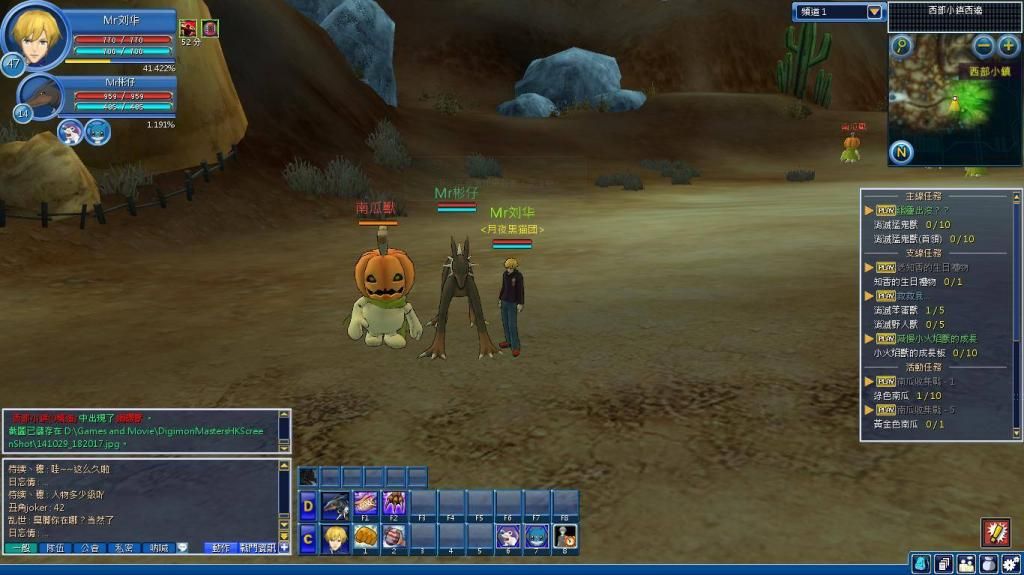Switch to the 私密 chat tab

click(124, 548)
